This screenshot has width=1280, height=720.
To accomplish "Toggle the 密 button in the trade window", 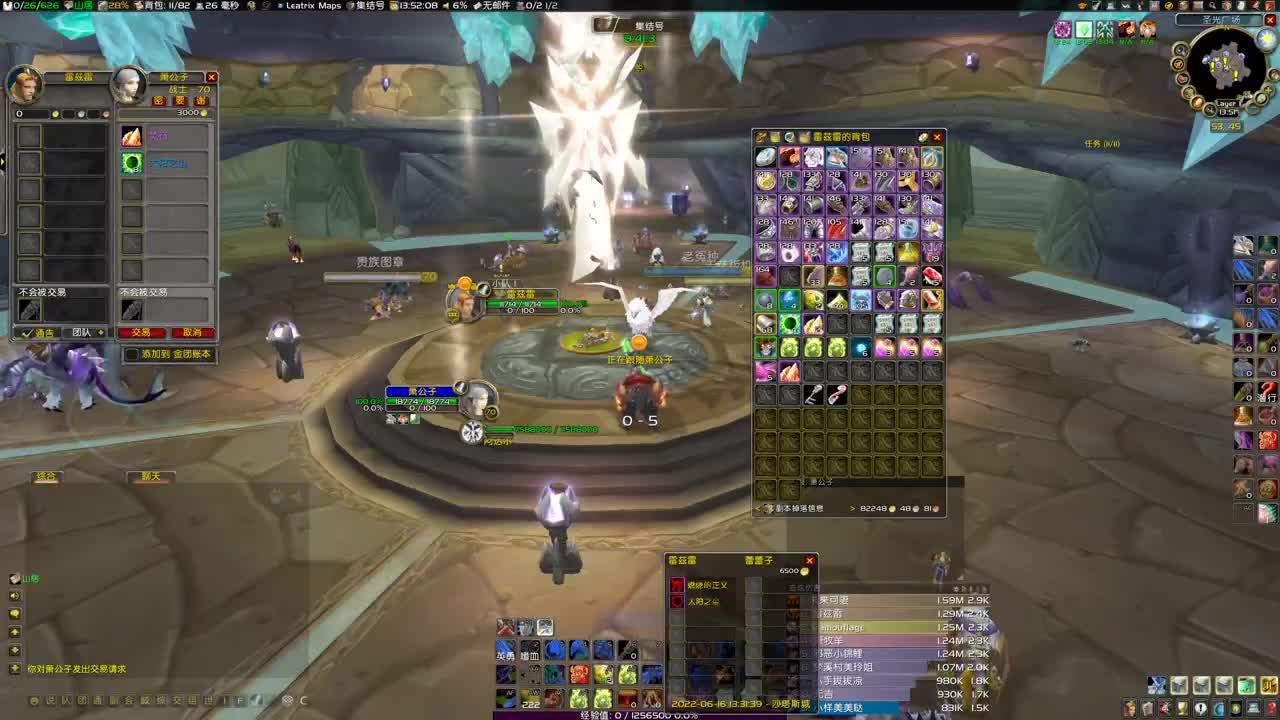I will coord(157,101).
